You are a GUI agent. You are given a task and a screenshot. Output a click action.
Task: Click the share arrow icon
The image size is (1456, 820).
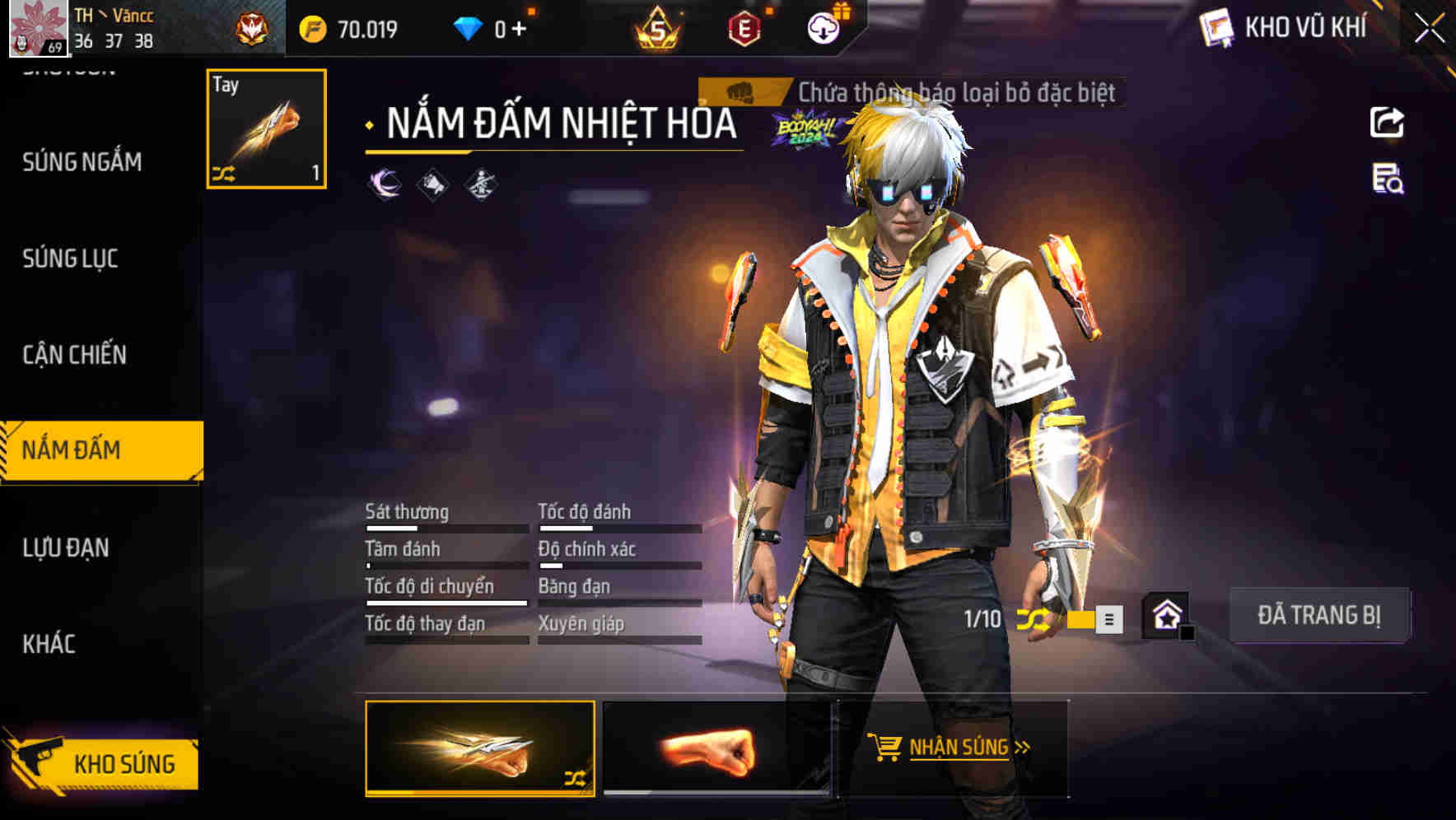click(x=1387, y=122)
